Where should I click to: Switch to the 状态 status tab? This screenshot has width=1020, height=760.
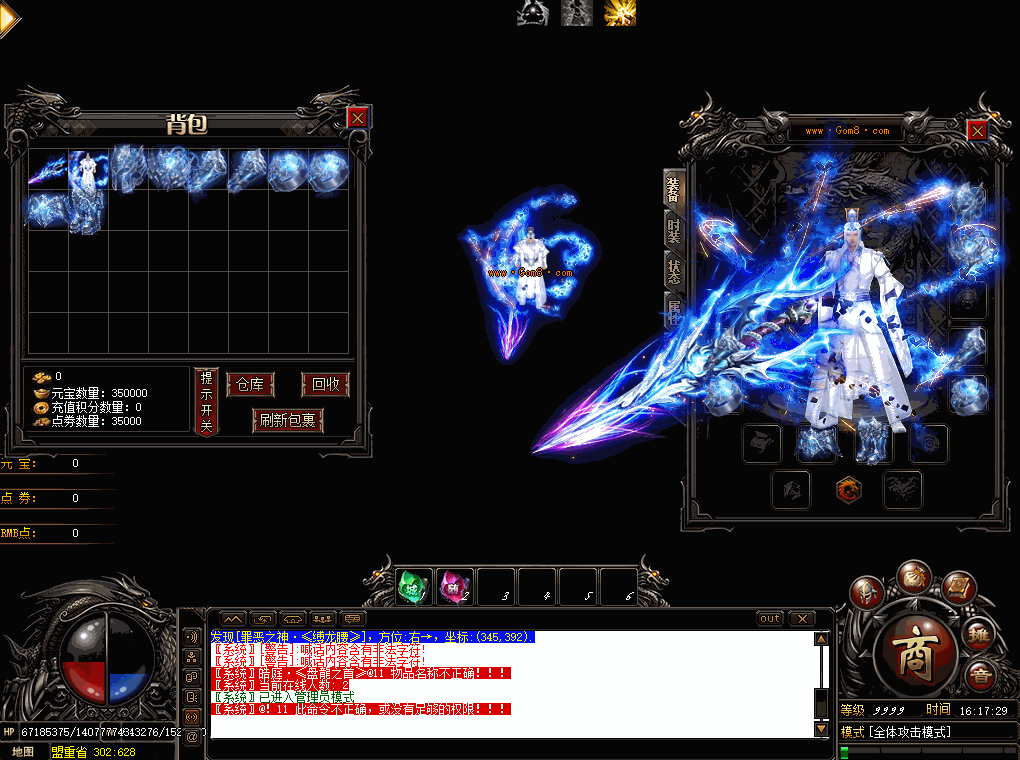click(x=675, y=271)
